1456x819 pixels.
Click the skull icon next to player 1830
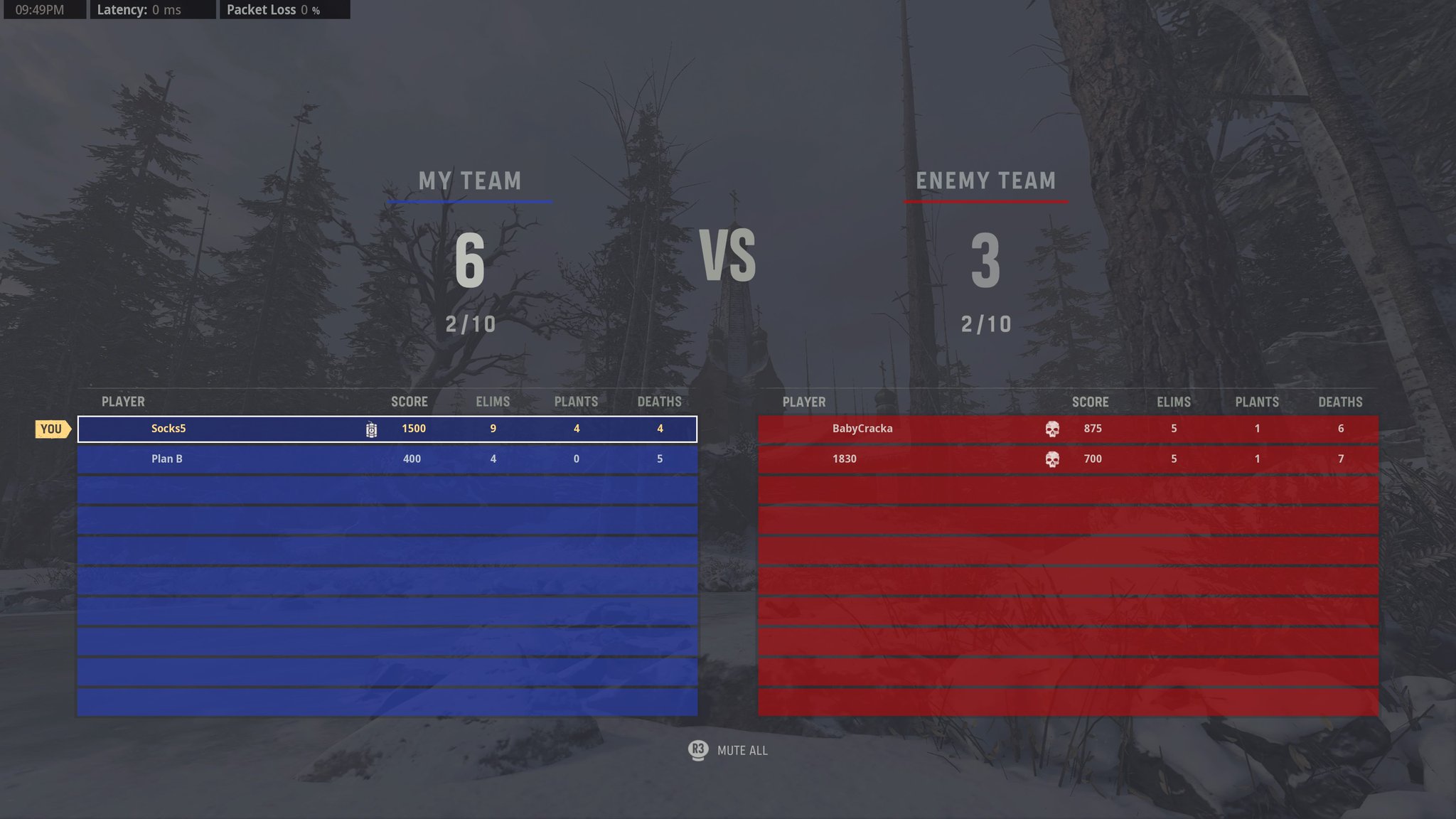pyautogui.click(x=1053, y=459)
